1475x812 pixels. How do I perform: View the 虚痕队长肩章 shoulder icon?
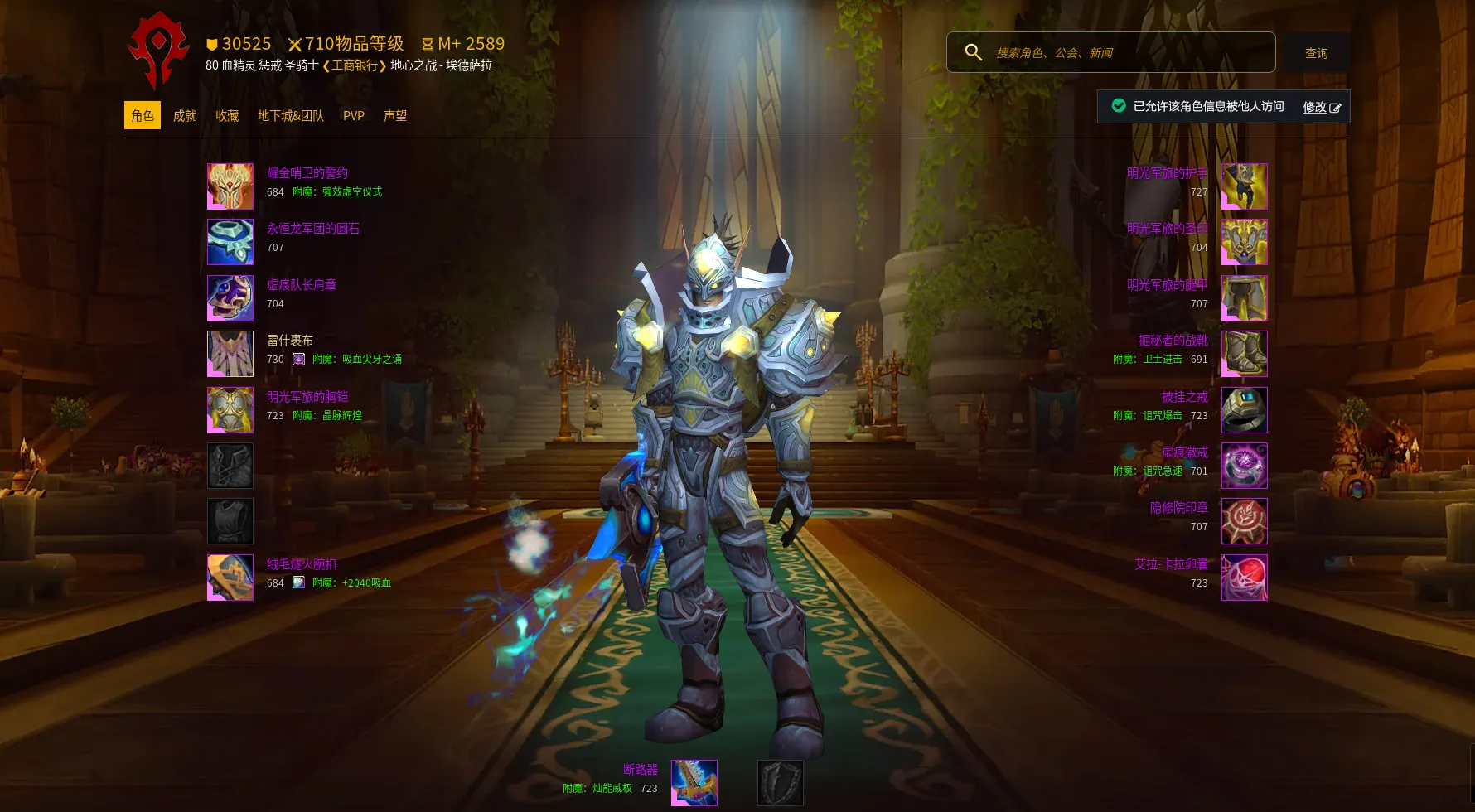(x=230, y=298)
